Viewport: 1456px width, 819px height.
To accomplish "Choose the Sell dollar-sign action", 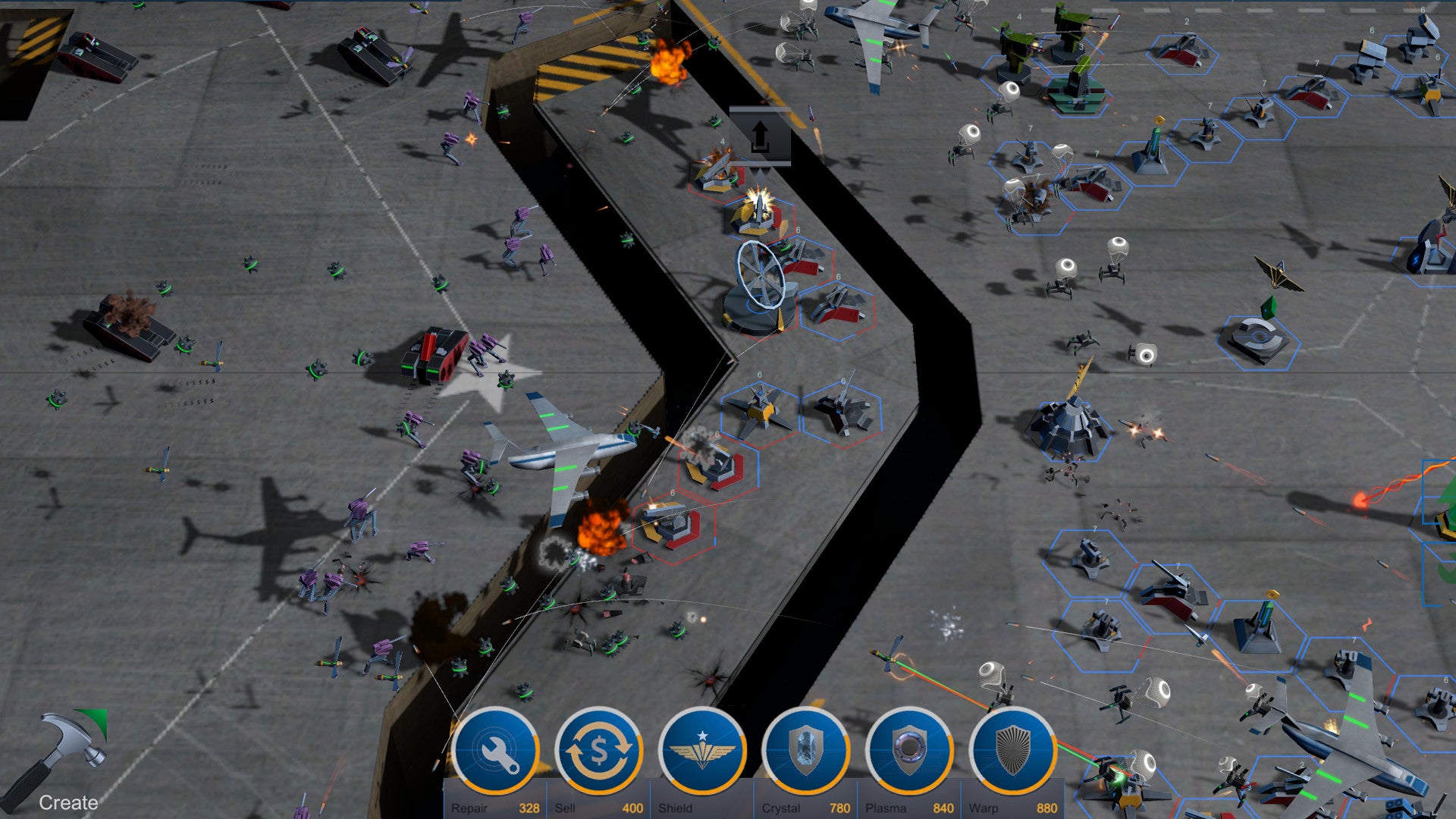I will (x=599, y=751).
